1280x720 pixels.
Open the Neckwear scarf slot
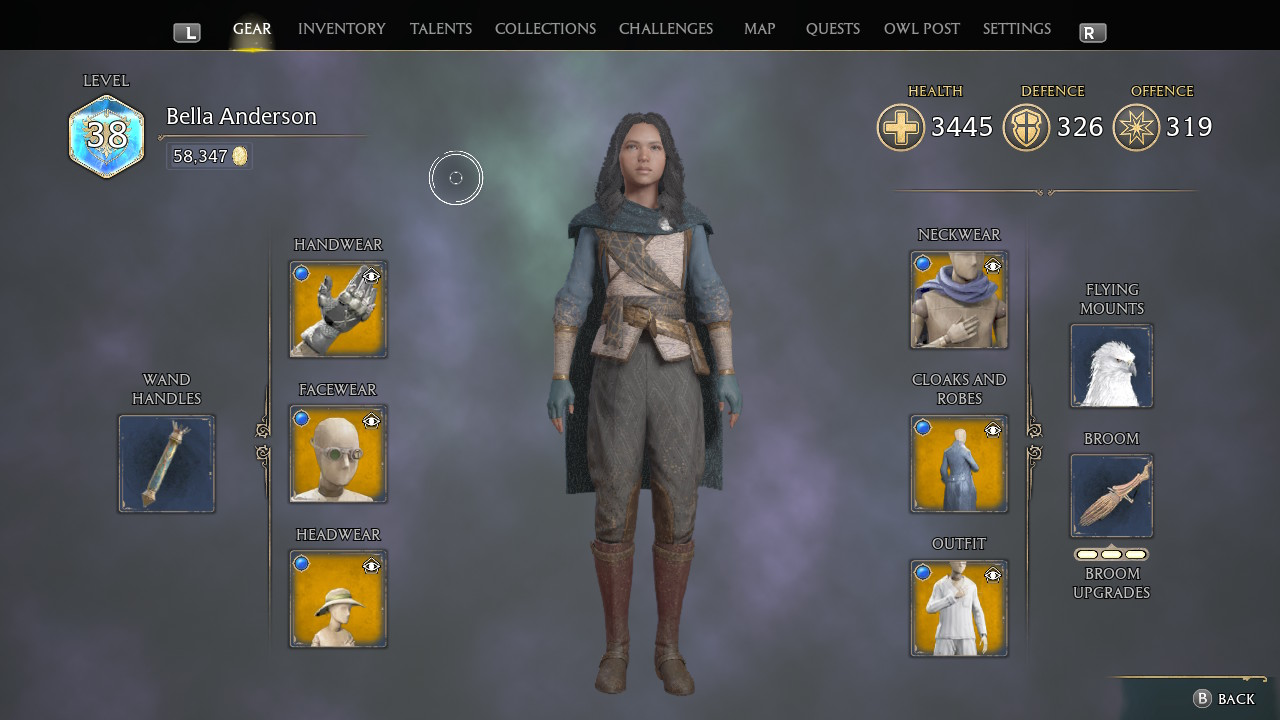click(x=958, y=300)
